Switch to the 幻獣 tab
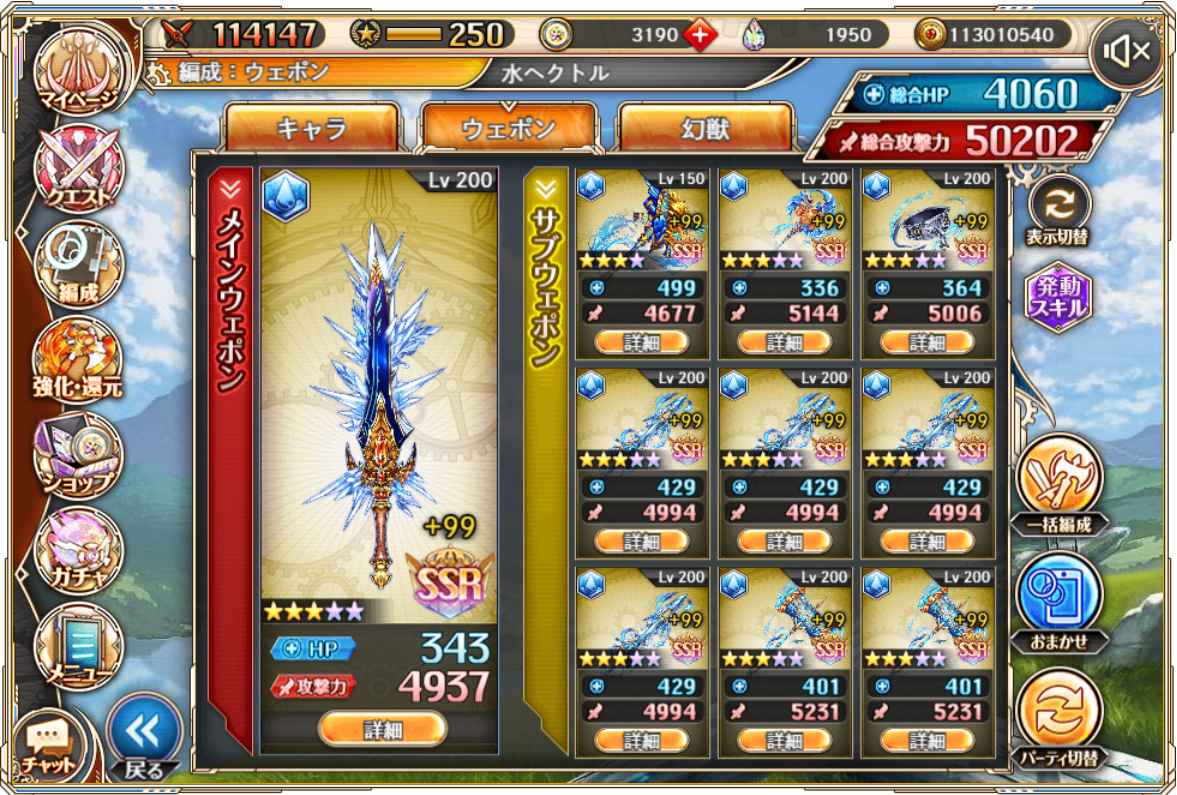Image resolution: width=1177 pixels, height=795 pixels. 706,129
